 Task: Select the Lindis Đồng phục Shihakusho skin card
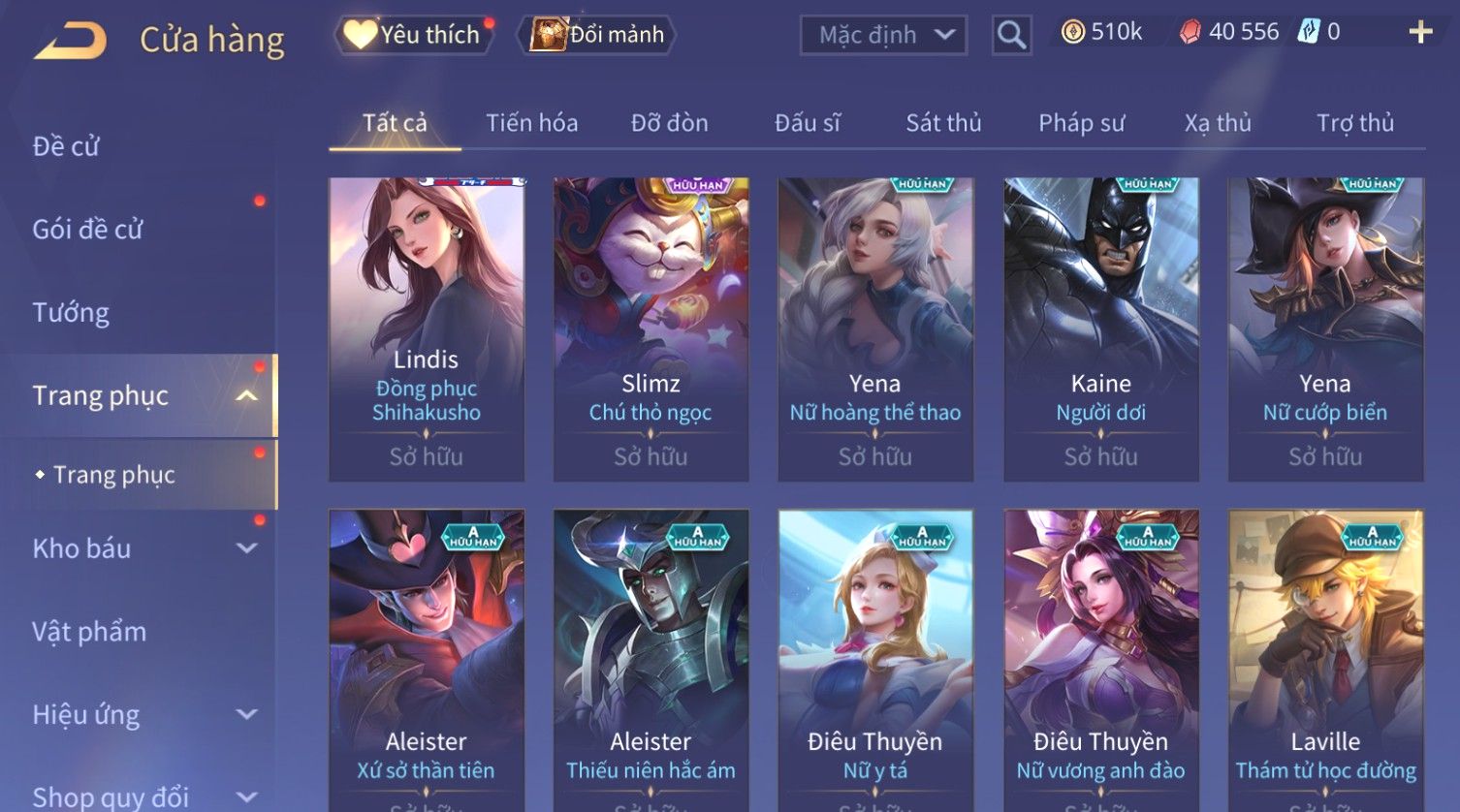tap(427, 329)
